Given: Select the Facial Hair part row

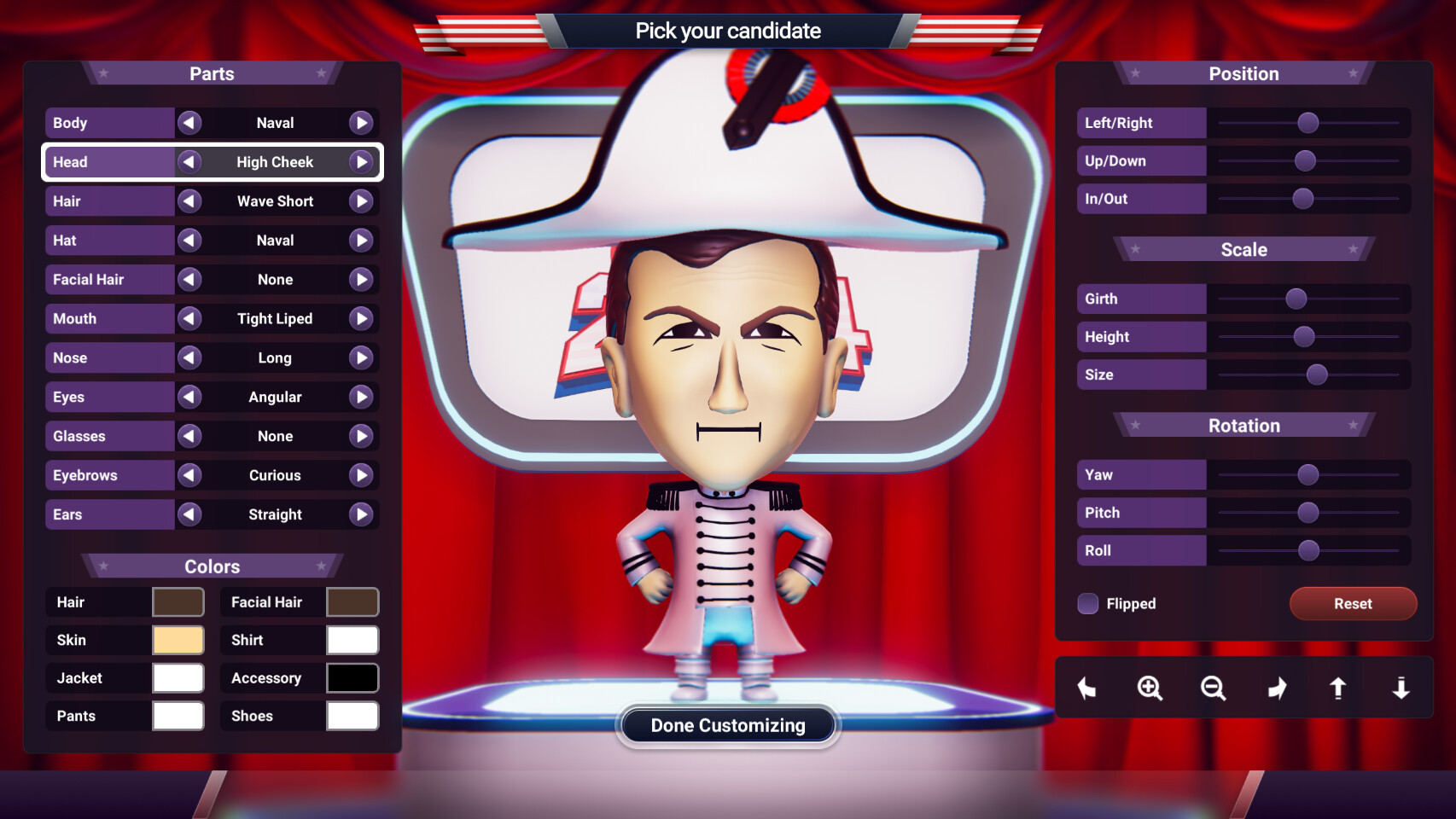Looking at the screenshot, I should [109, 279].
